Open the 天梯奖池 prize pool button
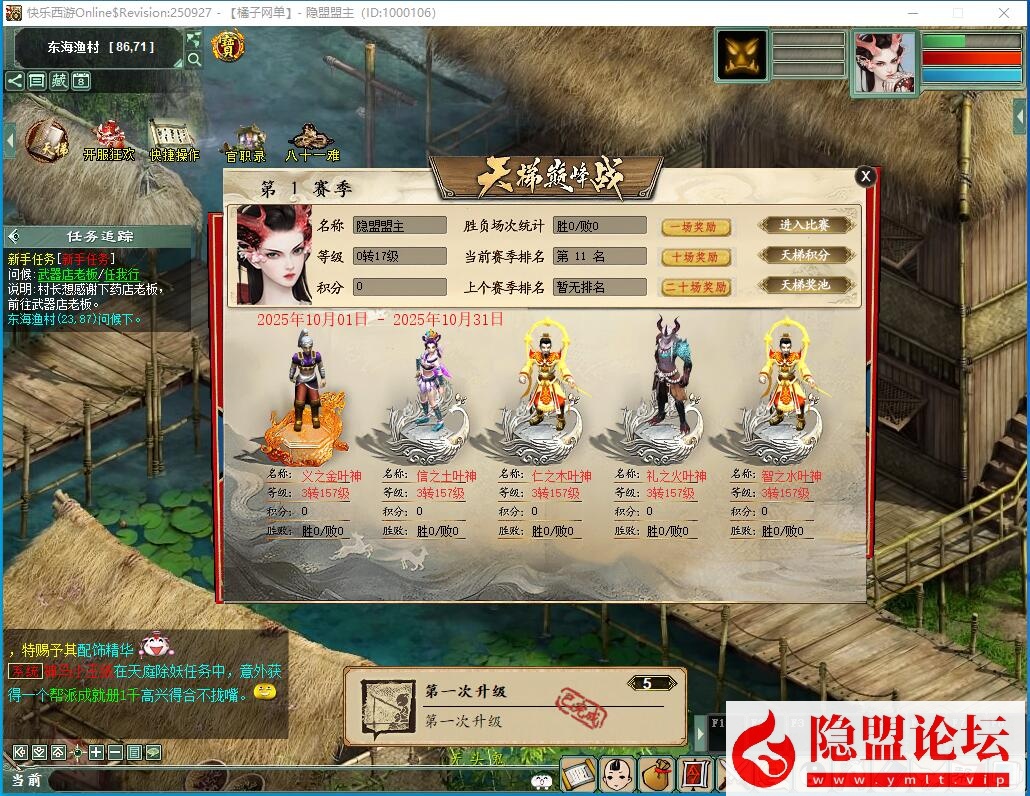 [x=805, y=285]
